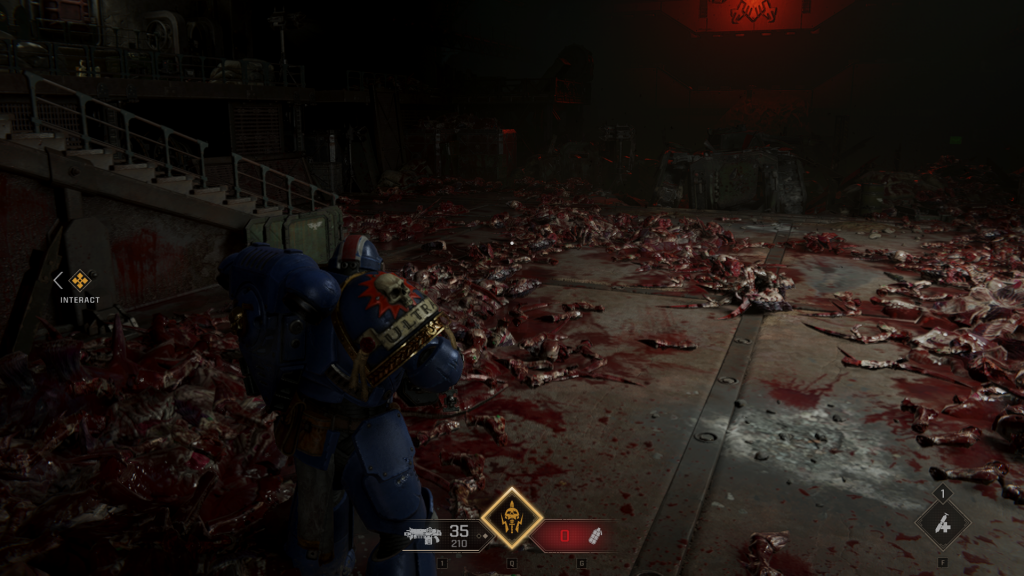Screen dimensions: 1024x576
Task: Choose the grenade slot in the red panel
Action: 594,535
